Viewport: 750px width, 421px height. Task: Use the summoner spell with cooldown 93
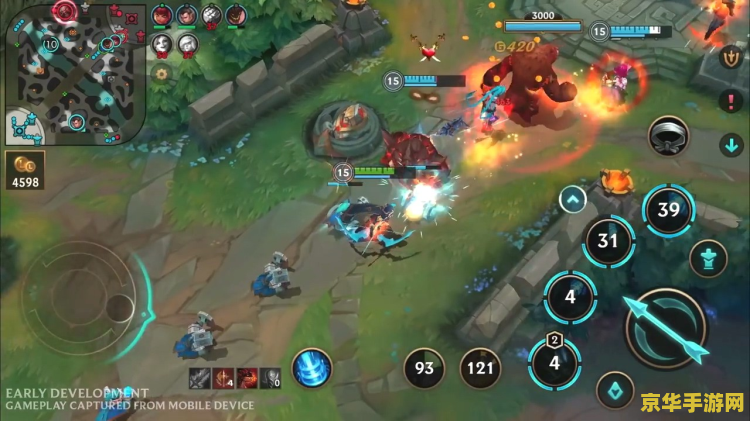click(x=425, y=368)
